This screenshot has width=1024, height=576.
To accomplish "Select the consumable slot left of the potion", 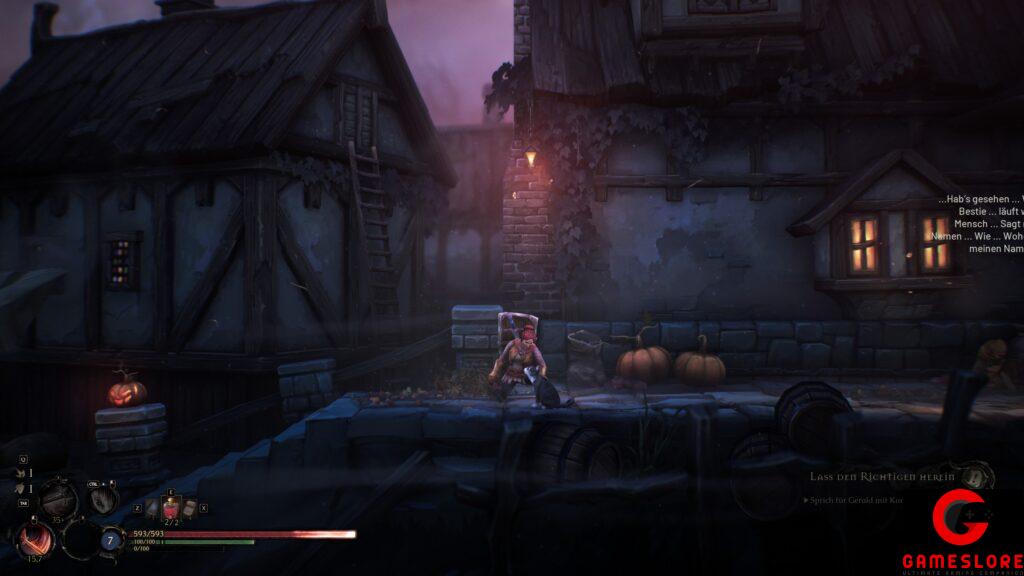I will click(x=151, y=508).
